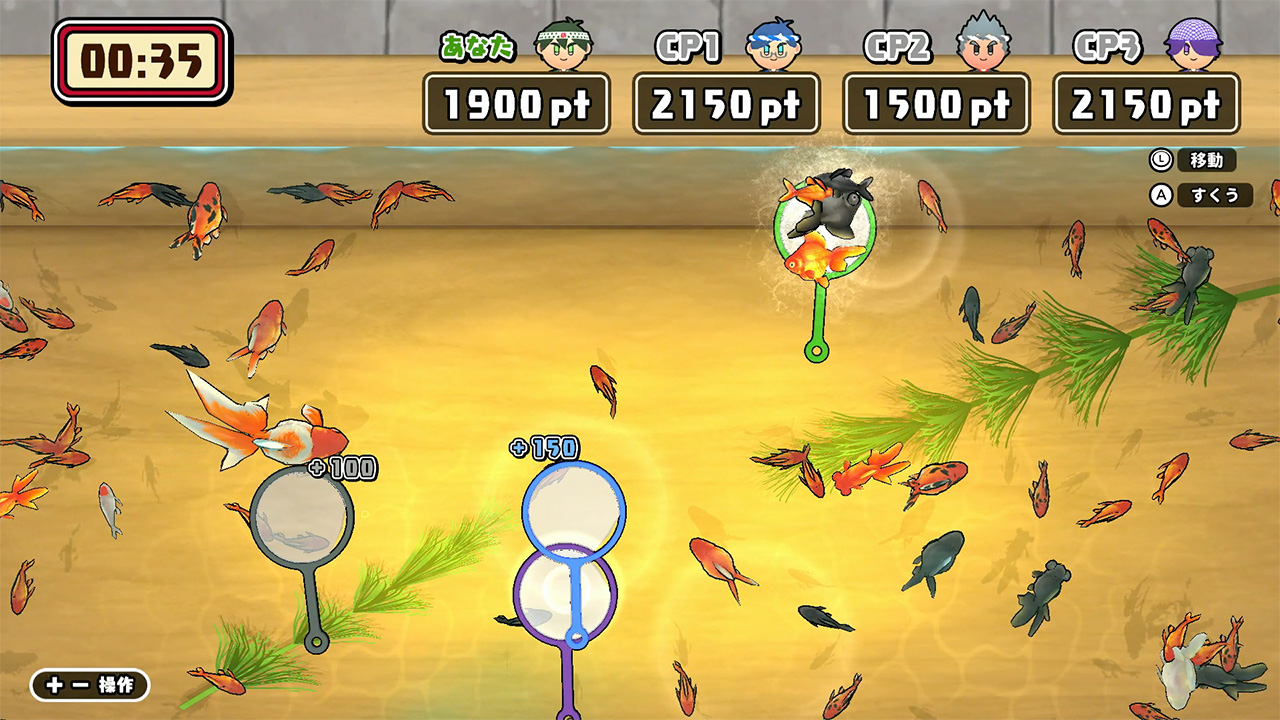
Task: Click CP1's blue-haired portrait with glasses
Action: click(x=774, y=44)
